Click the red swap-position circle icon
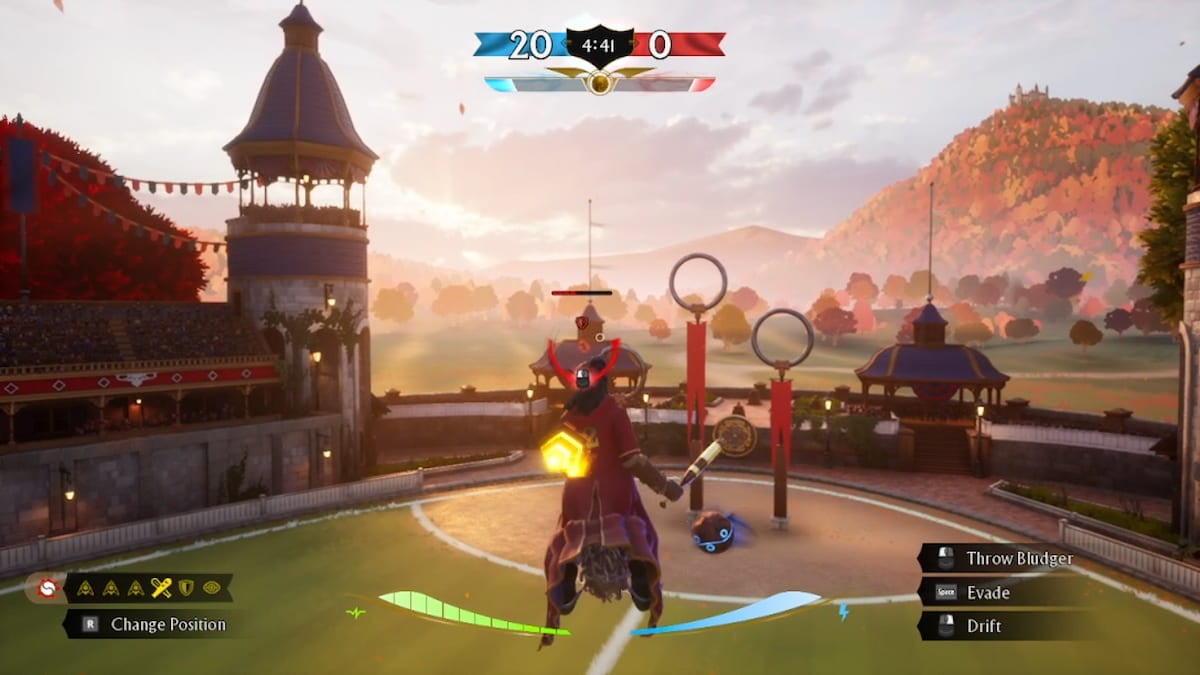The width and height of the screenshot is (1200, 675). pyautogui.click(x=46, y=588)
